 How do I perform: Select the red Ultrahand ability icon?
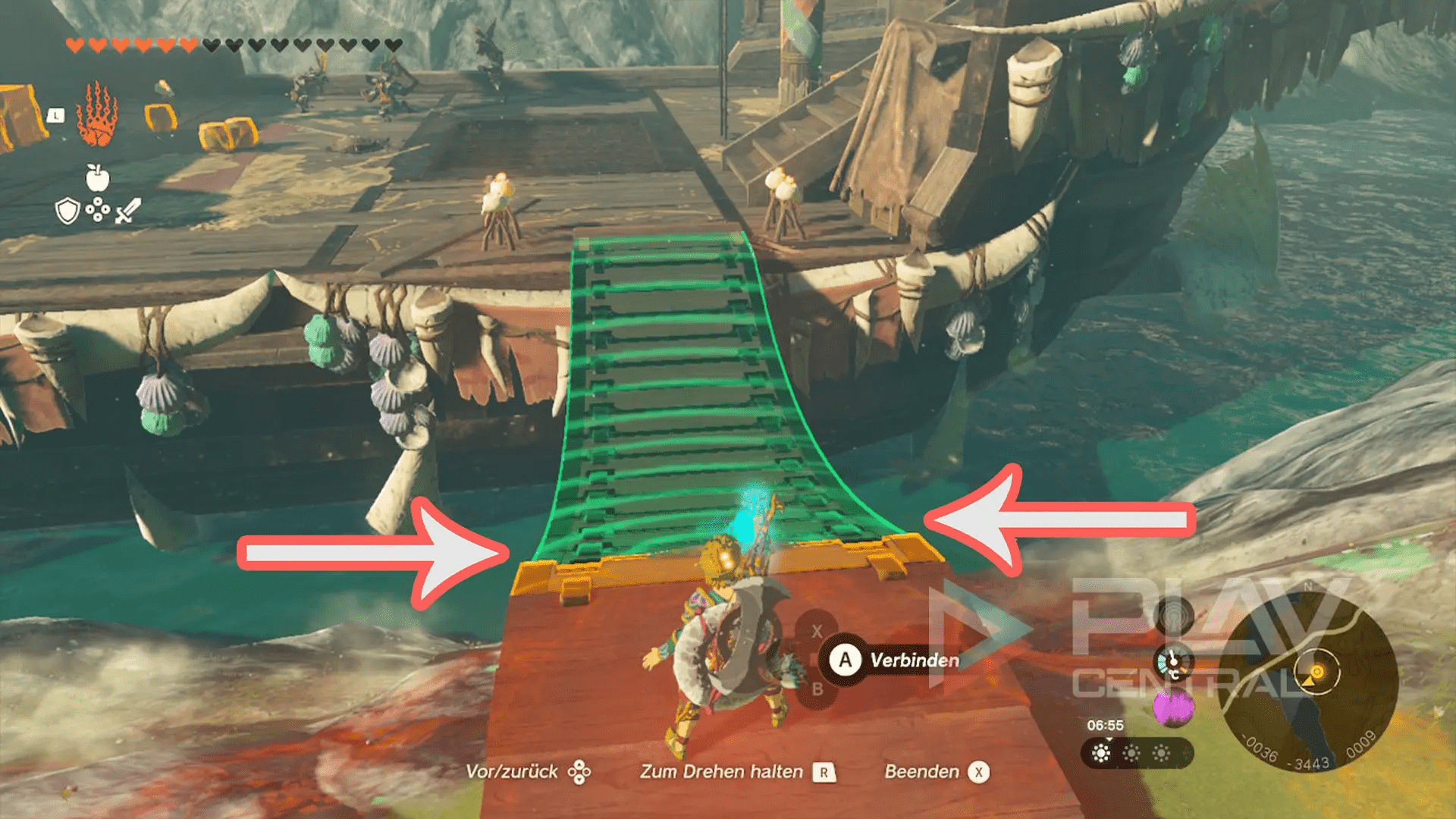97,115
